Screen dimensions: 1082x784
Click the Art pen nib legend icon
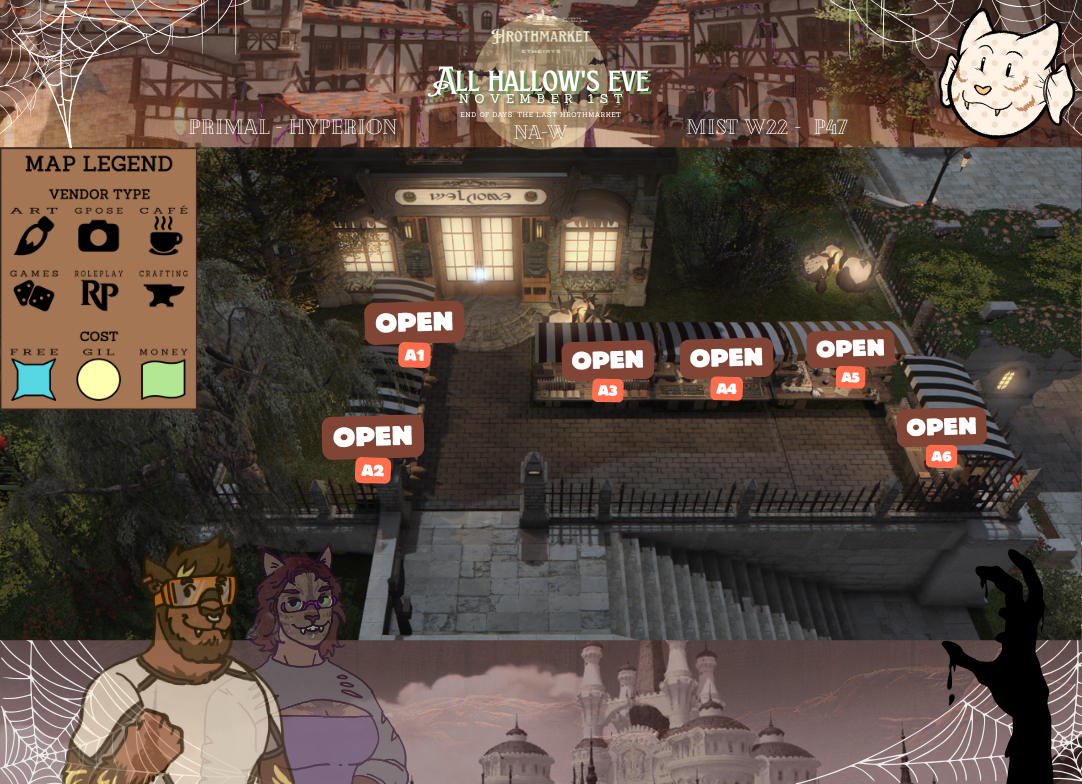point(35,236)
